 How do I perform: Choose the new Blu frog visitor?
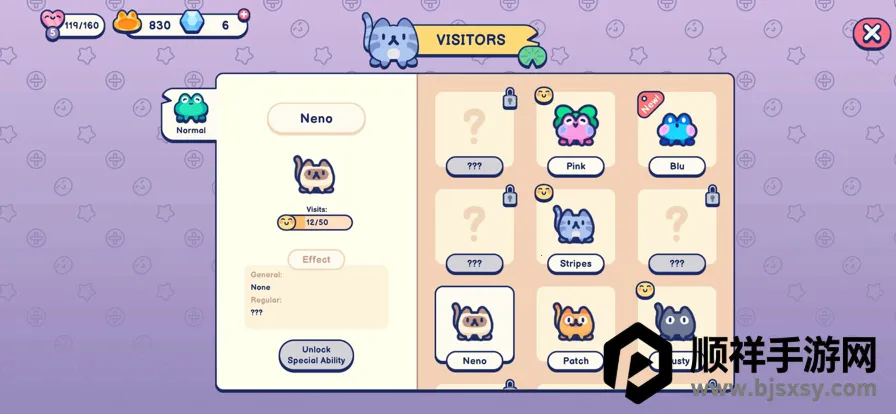[x=676, y=135]
